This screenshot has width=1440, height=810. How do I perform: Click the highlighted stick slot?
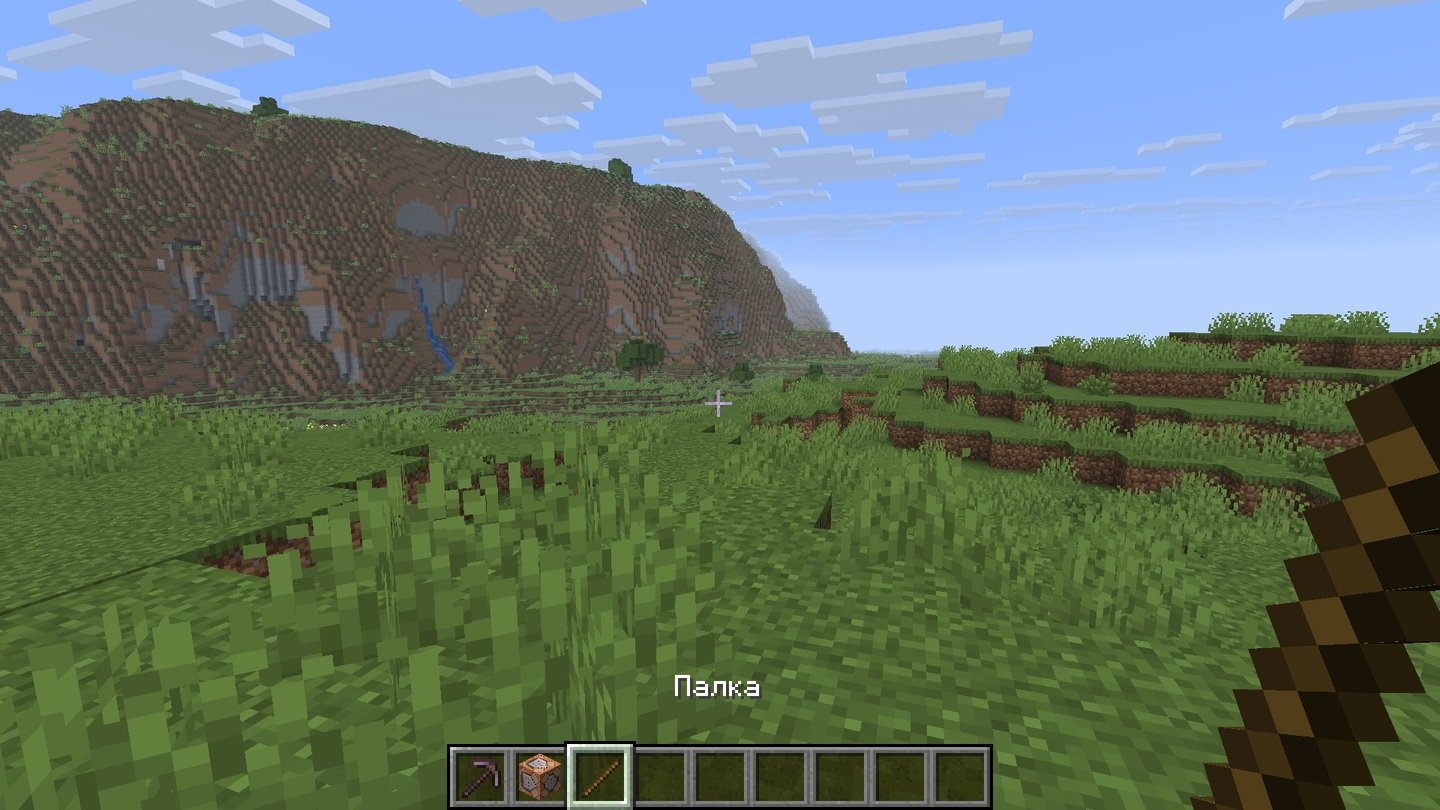point(600,777)
